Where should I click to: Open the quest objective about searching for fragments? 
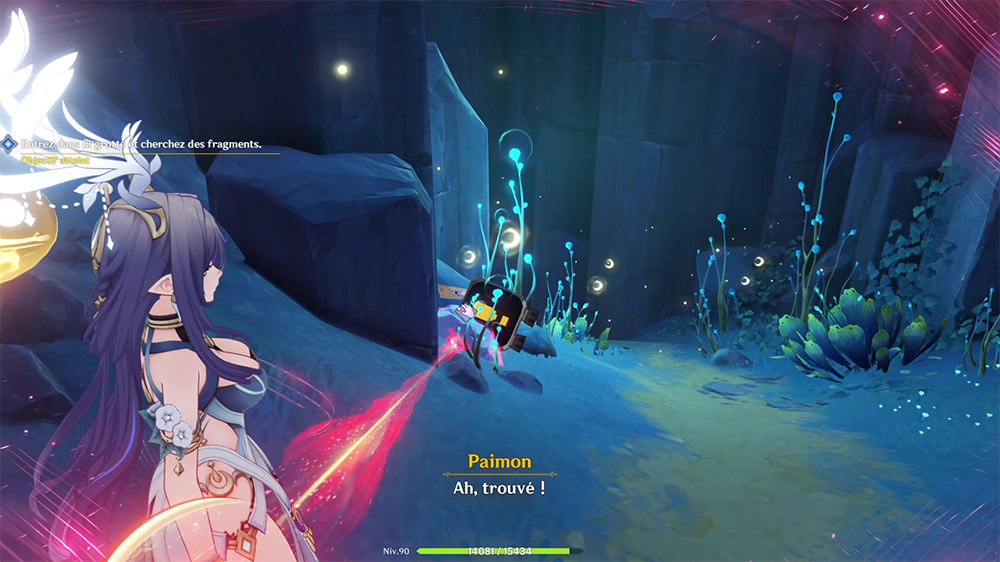pos(142,144)
